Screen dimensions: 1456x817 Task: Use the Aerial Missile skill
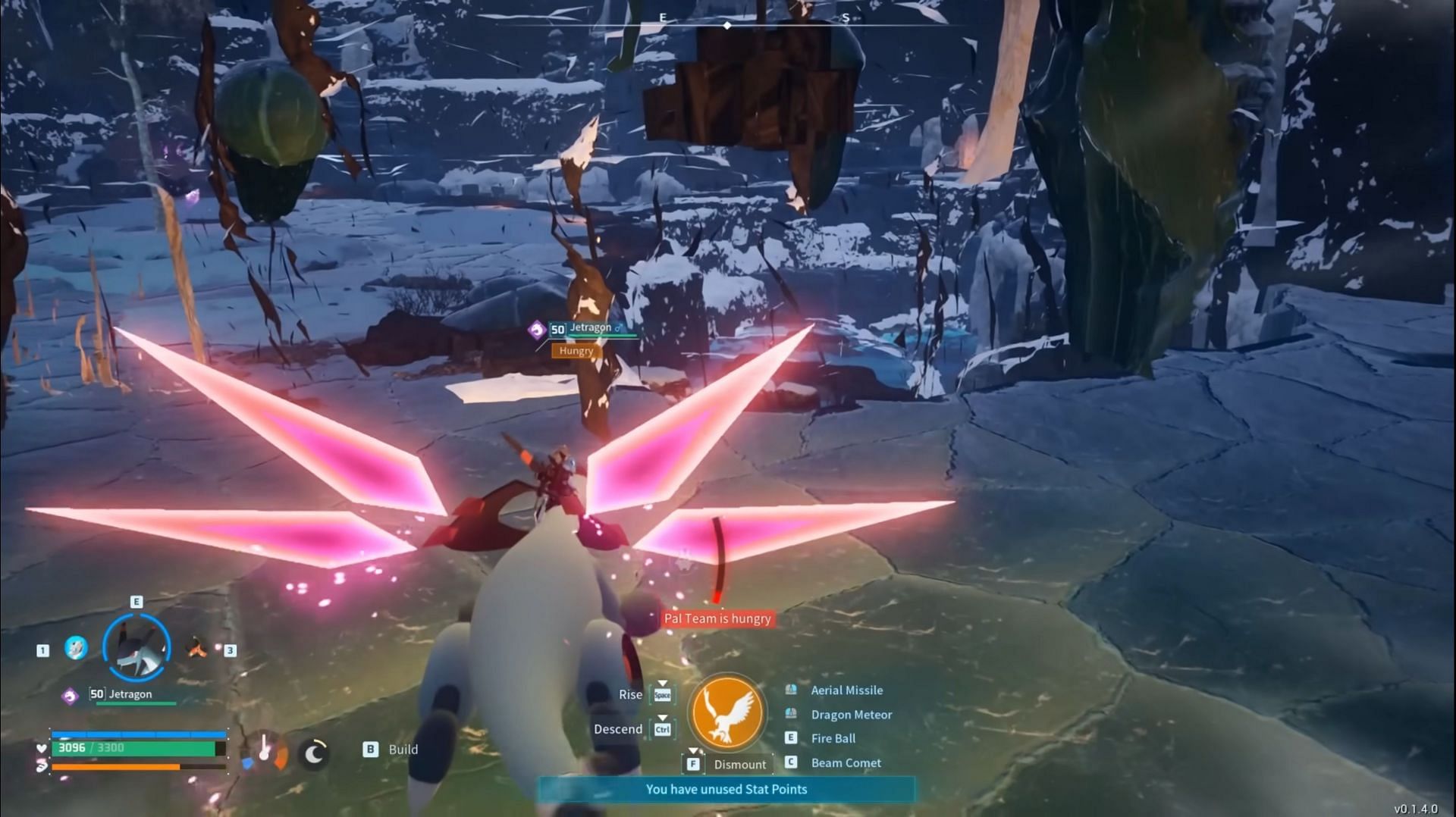tap(846, 690)
